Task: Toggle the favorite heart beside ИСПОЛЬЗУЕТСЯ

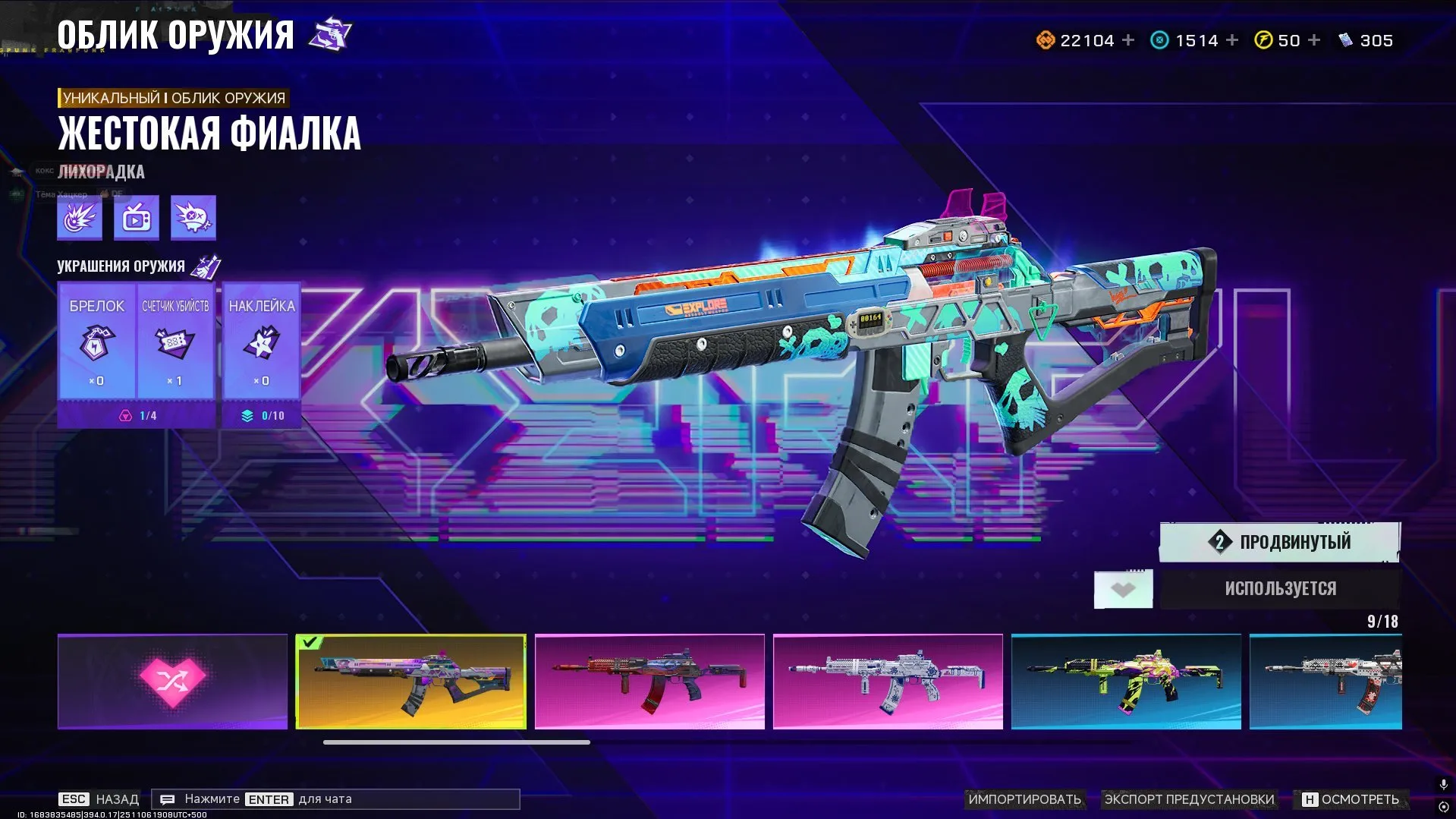Action: [1124, 588]
